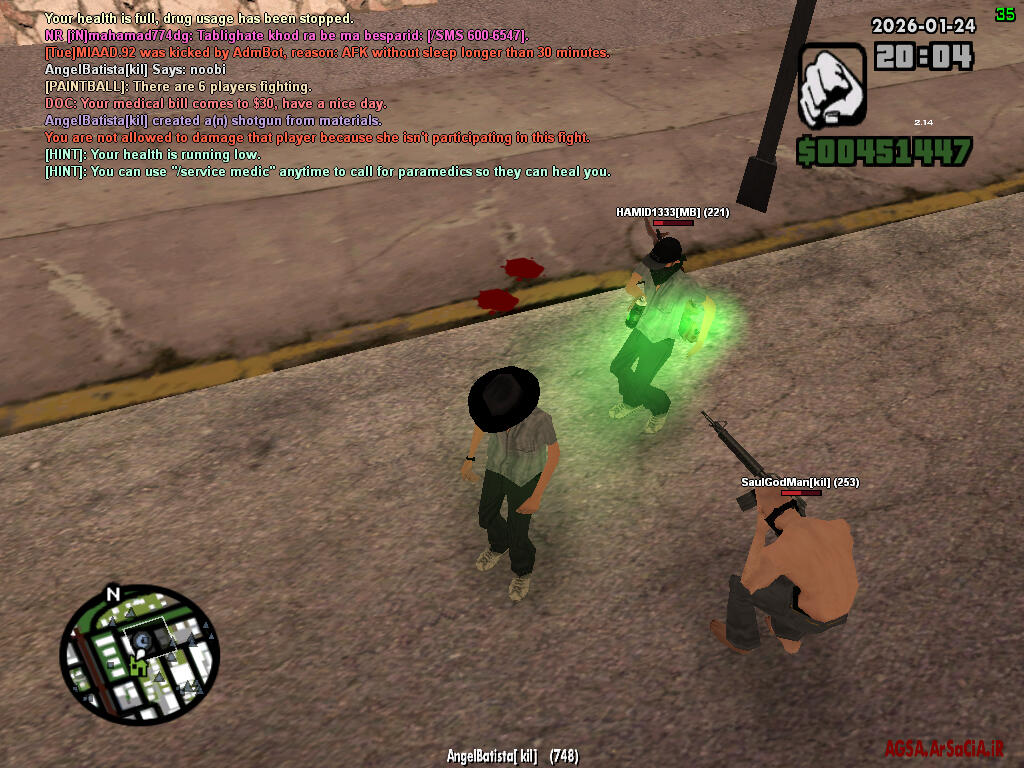Select the green house marker on minimap
Screen dimensions: 1024x768
pos(137,665)
